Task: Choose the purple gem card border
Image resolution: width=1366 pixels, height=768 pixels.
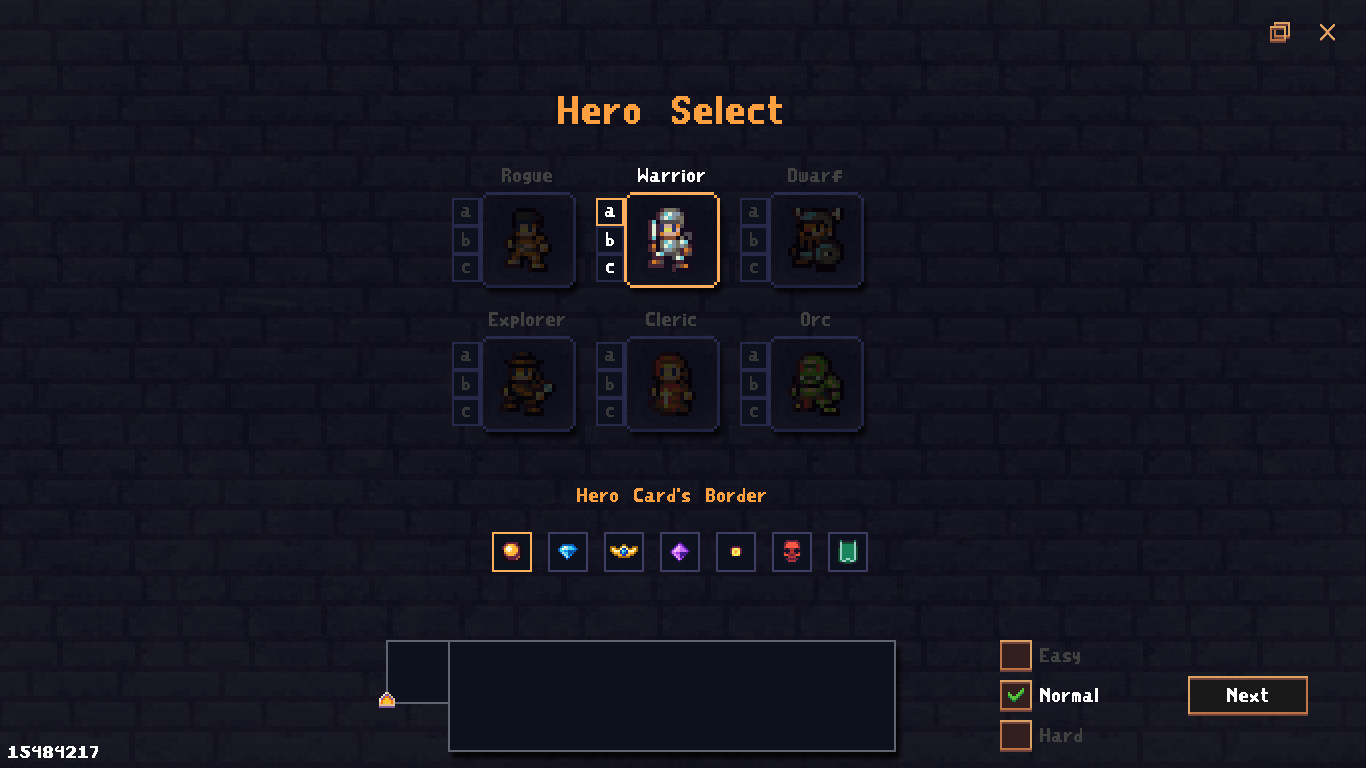Action: pos(679,551)
